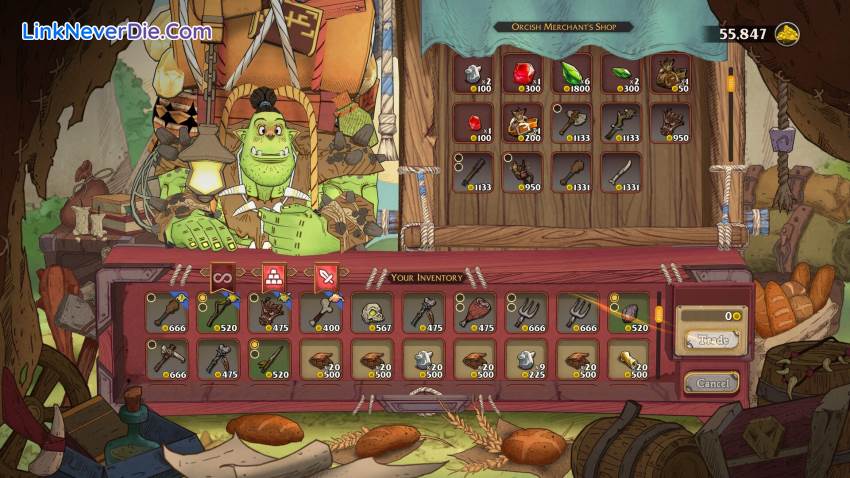Choose the wooden club priced 1331
Image resolution: width=850 pixels, height=478 pixels.
coord(570,172)
